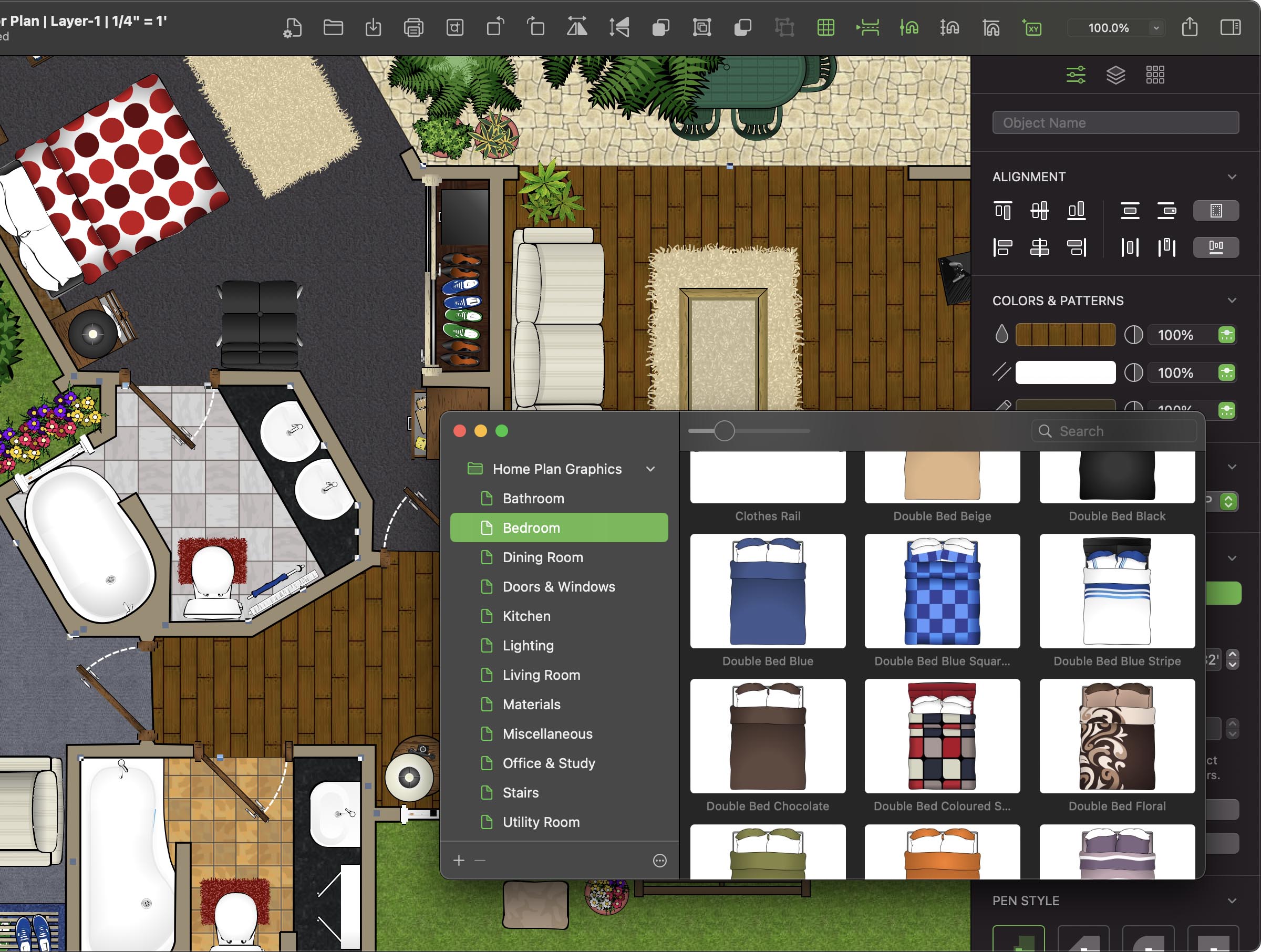Select the Living Room category
This screenshot has height=952, width=1261.
[x=541, y=675]
